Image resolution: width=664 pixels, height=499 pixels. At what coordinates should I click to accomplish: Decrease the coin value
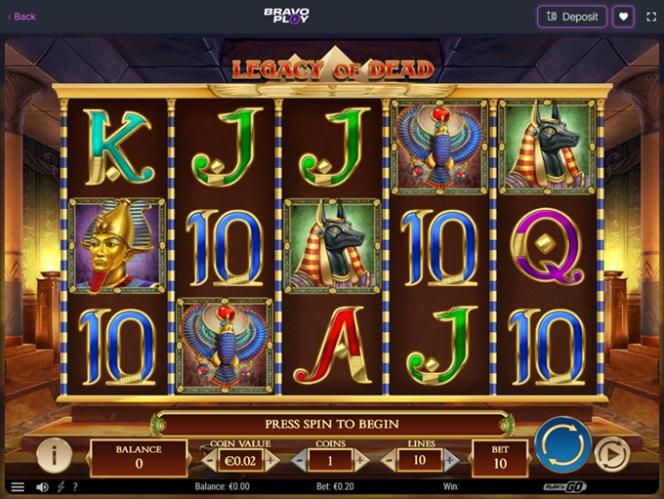pos(209,460)
